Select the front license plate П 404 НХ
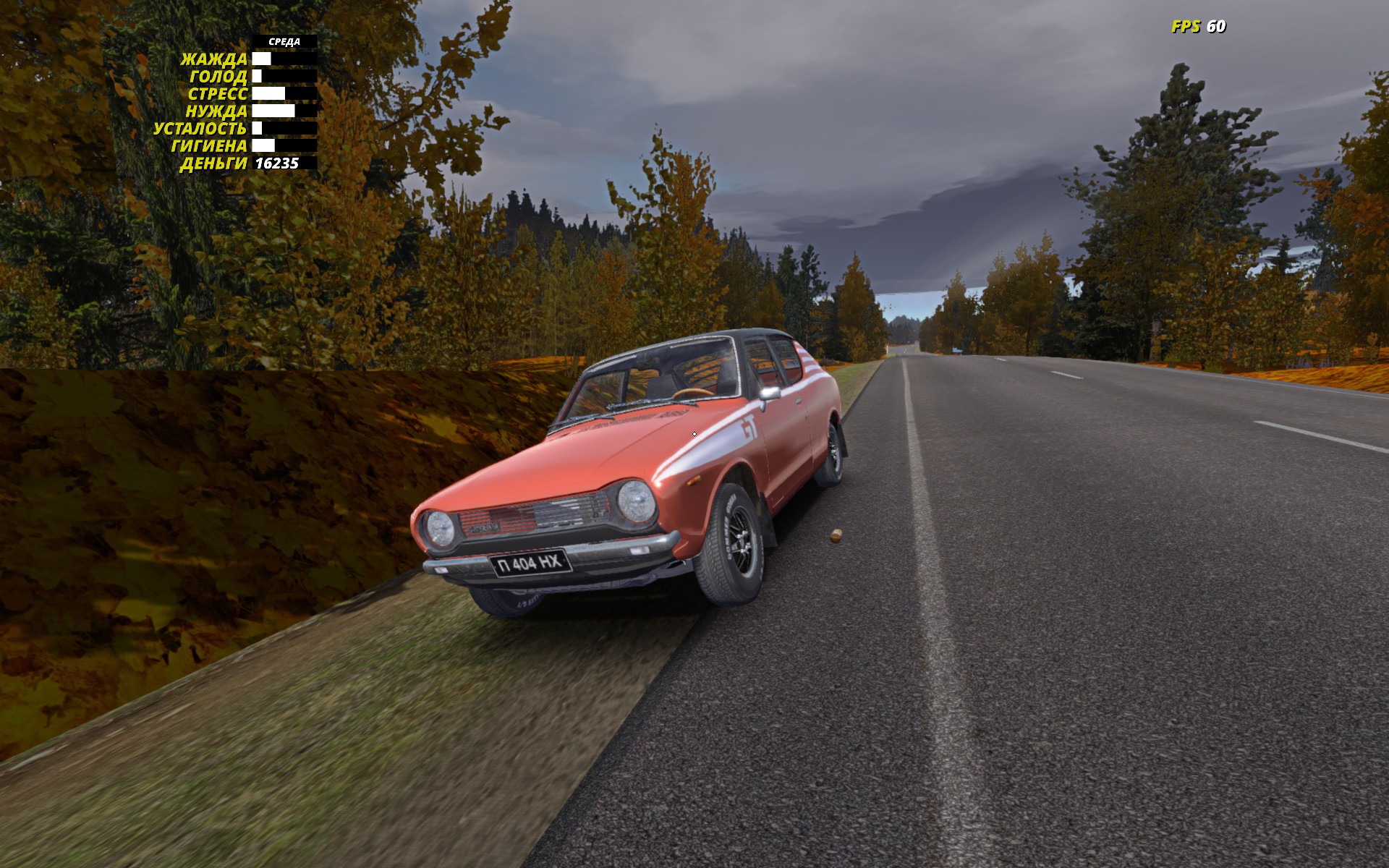Image resolution: width=1389 pixels, height=868 pixels. (x=530, y=565)
